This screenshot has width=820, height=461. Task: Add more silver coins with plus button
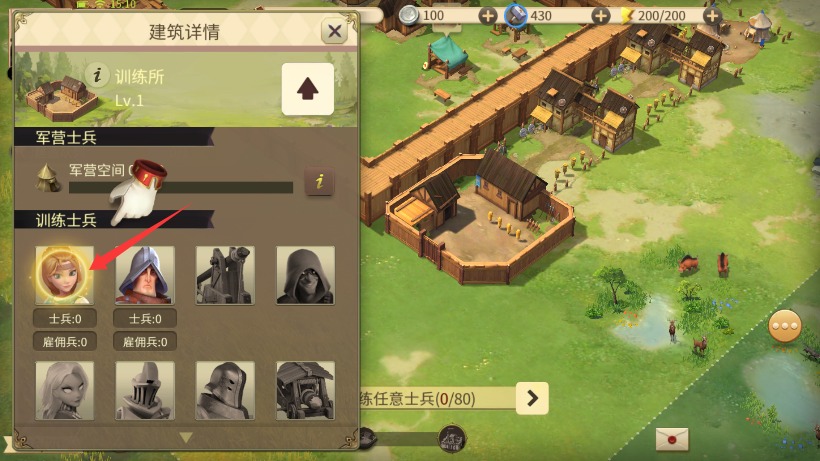coord(487,15)
